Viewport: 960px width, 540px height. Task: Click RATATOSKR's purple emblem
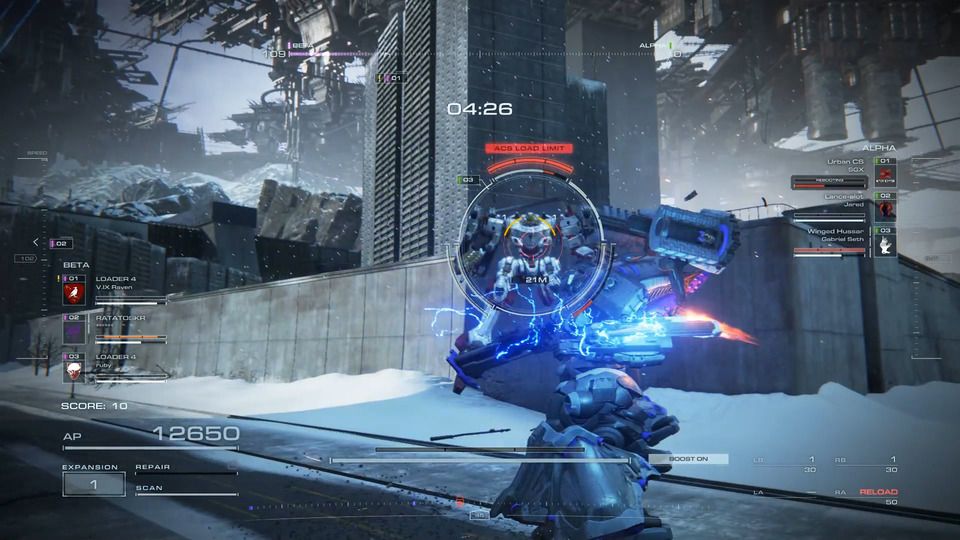74,331
